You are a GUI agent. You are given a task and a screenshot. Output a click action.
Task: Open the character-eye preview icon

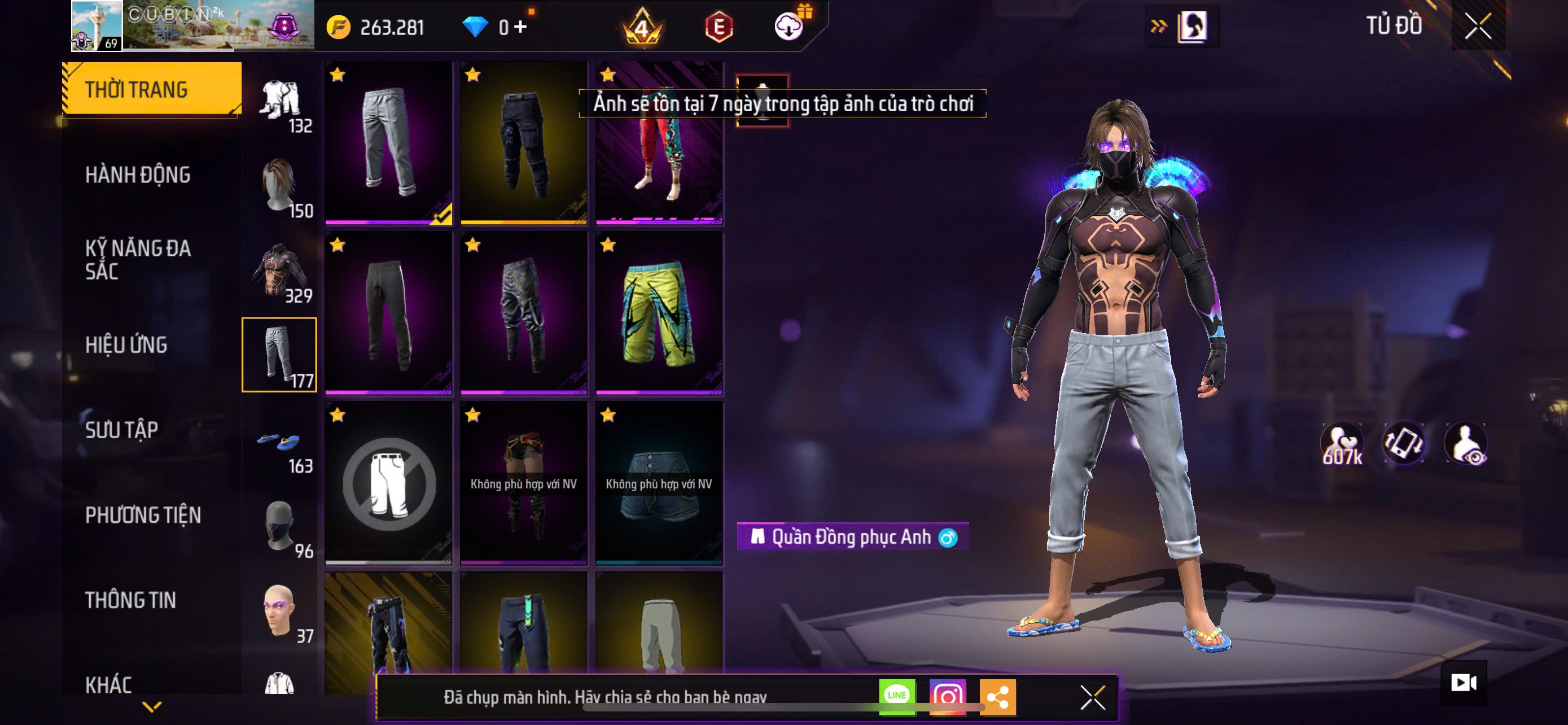[1466, 444]
